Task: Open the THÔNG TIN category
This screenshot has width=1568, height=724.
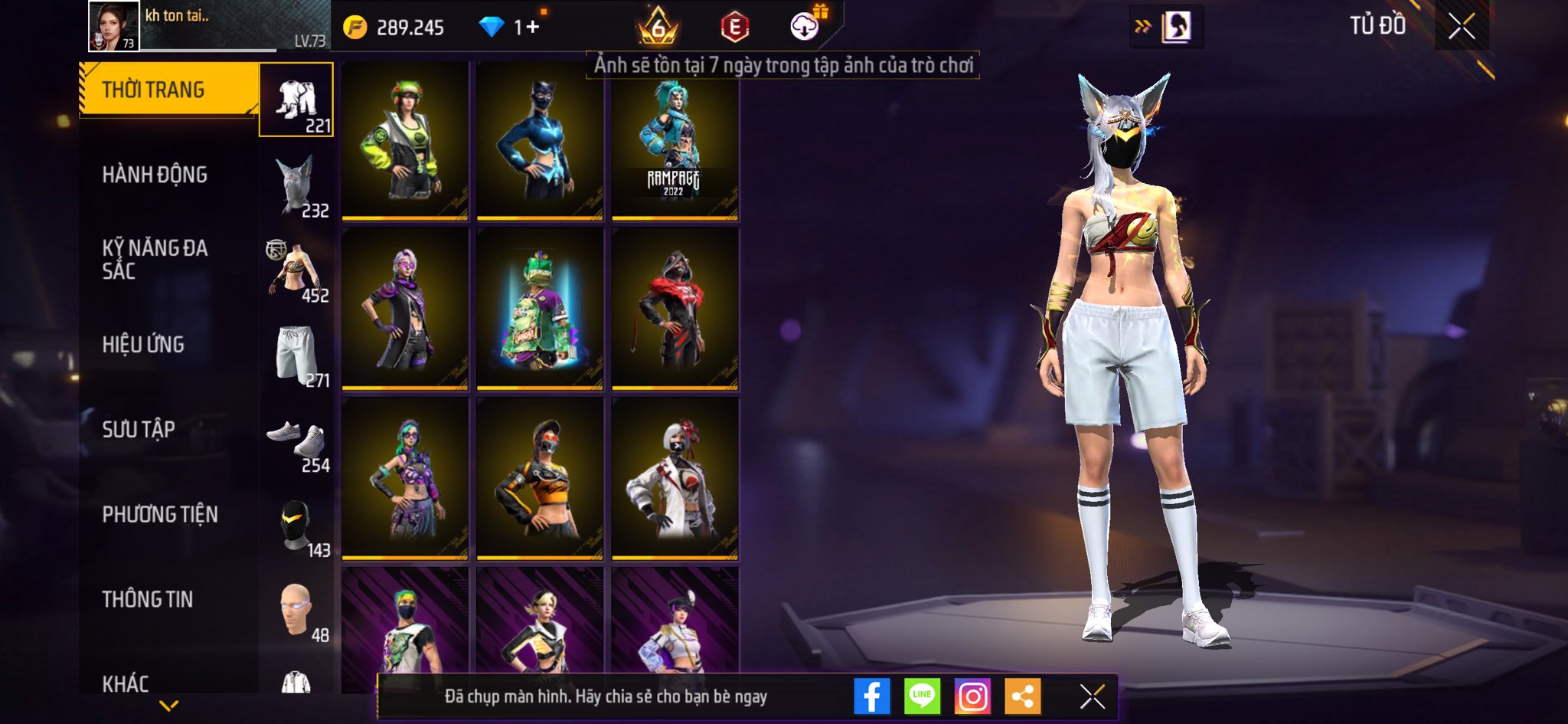Action: tap(148, 599)
